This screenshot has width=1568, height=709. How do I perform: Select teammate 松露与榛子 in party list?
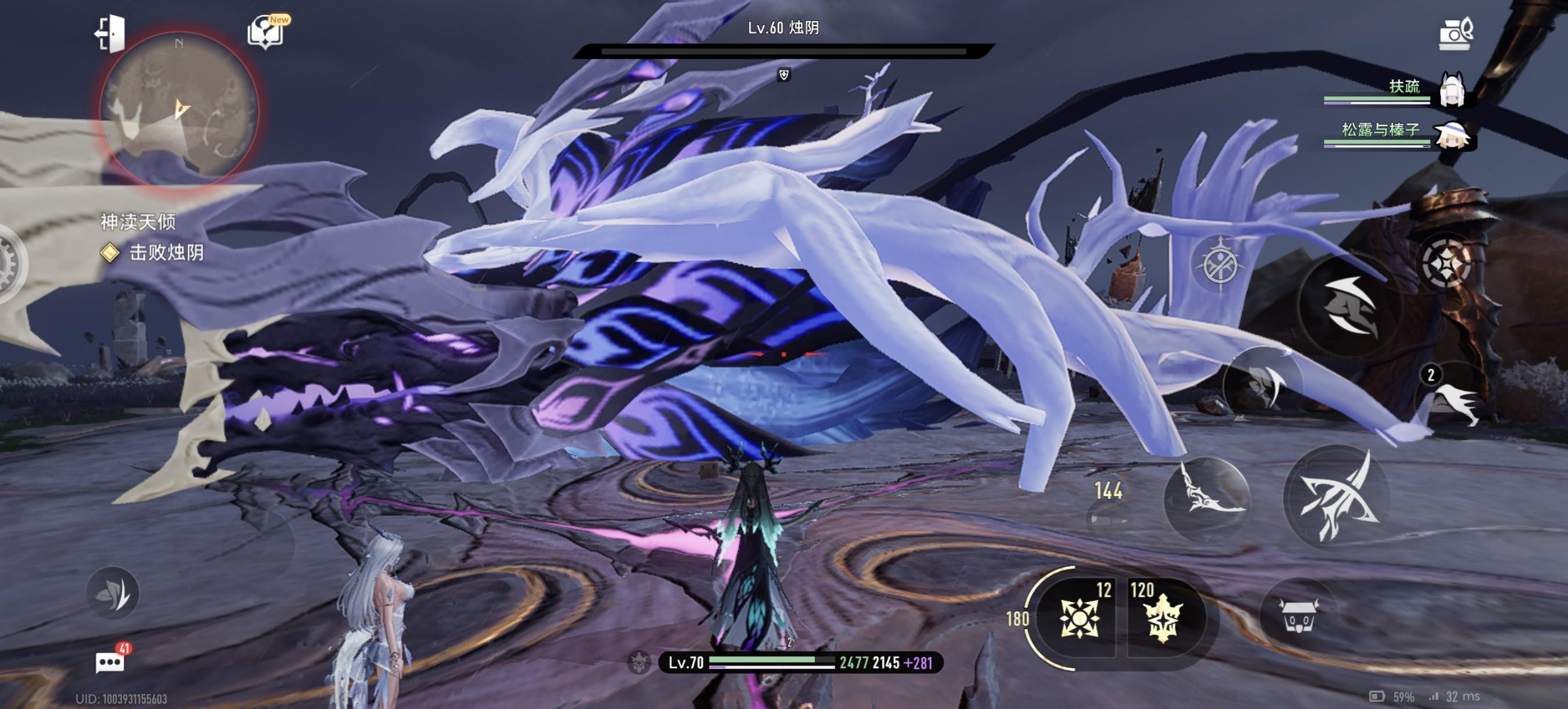[x=1451, y=135]
